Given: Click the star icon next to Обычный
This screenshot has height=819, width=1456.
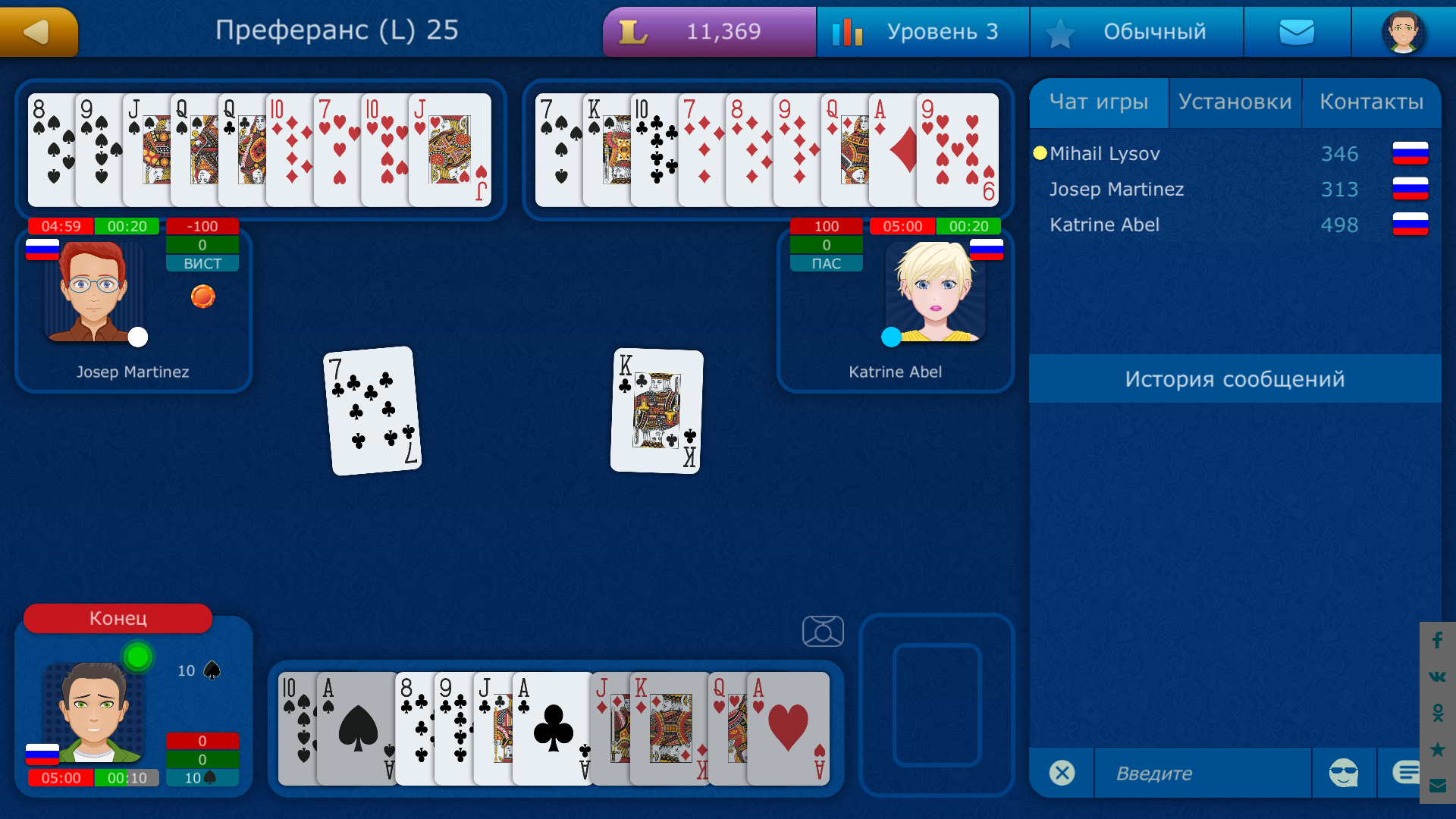Looking at the screenshot, I should click(x=1061, y=31).
